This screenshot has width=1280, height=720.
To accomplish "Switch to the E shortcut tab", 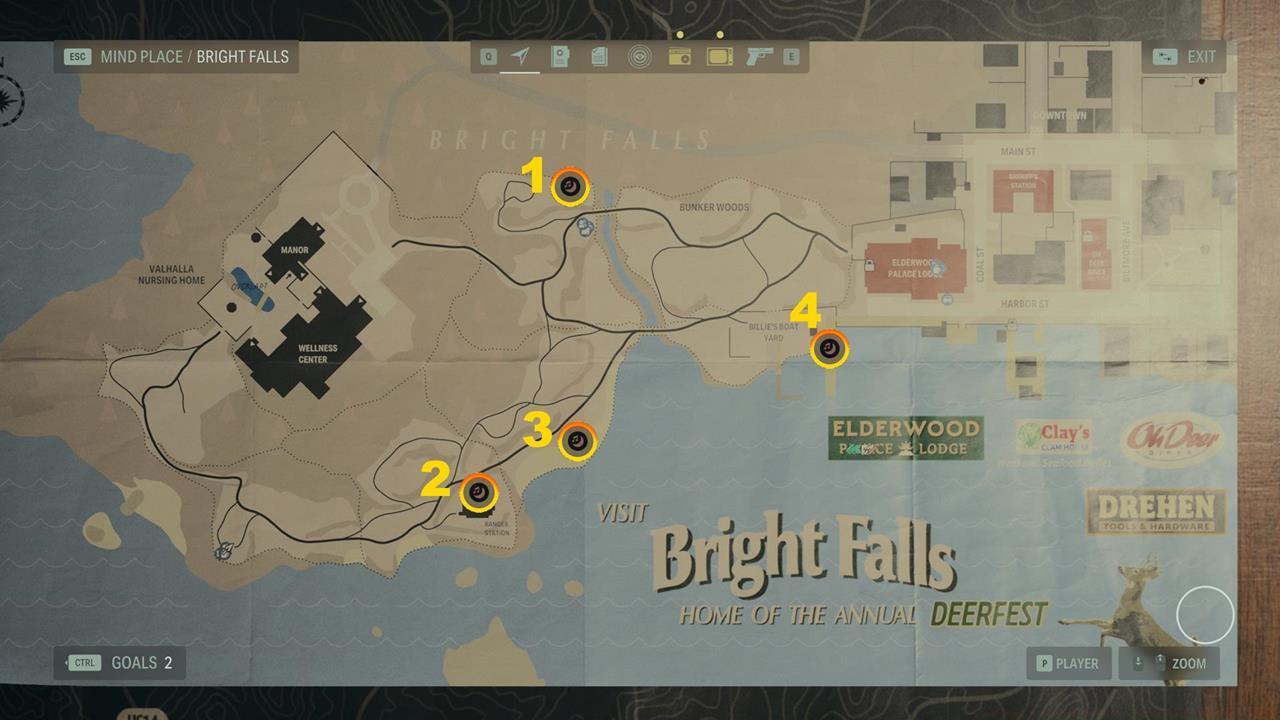I will click(x=790, y=57).
